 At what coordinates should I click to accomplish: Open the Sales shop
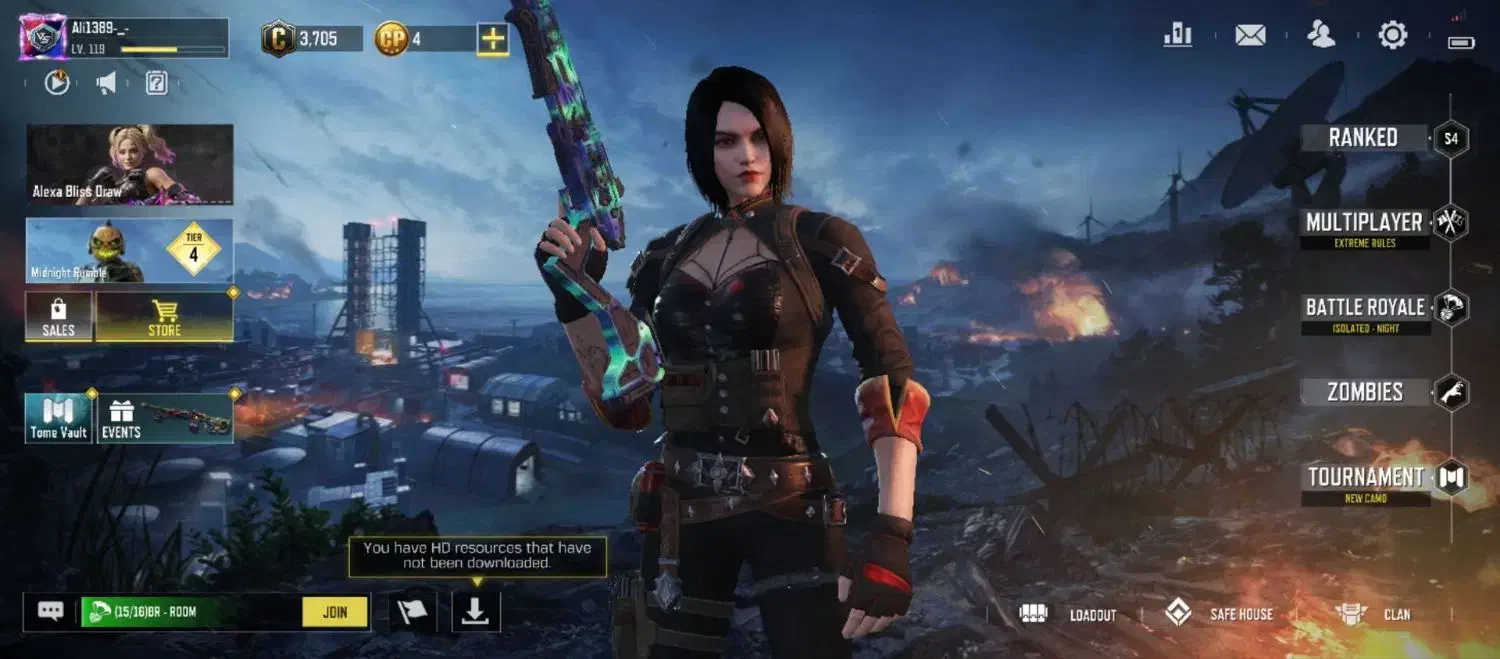pos(58,316)
